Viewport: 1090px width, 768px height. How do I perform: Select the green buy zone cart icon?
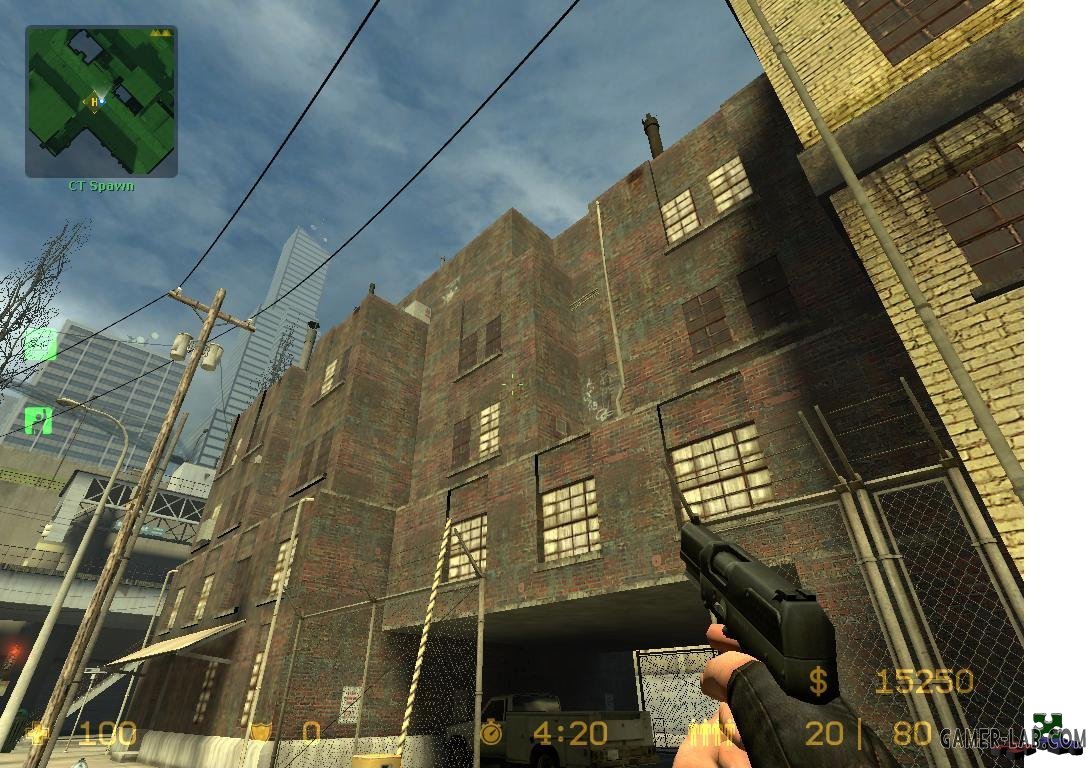(x=40, y=344)
